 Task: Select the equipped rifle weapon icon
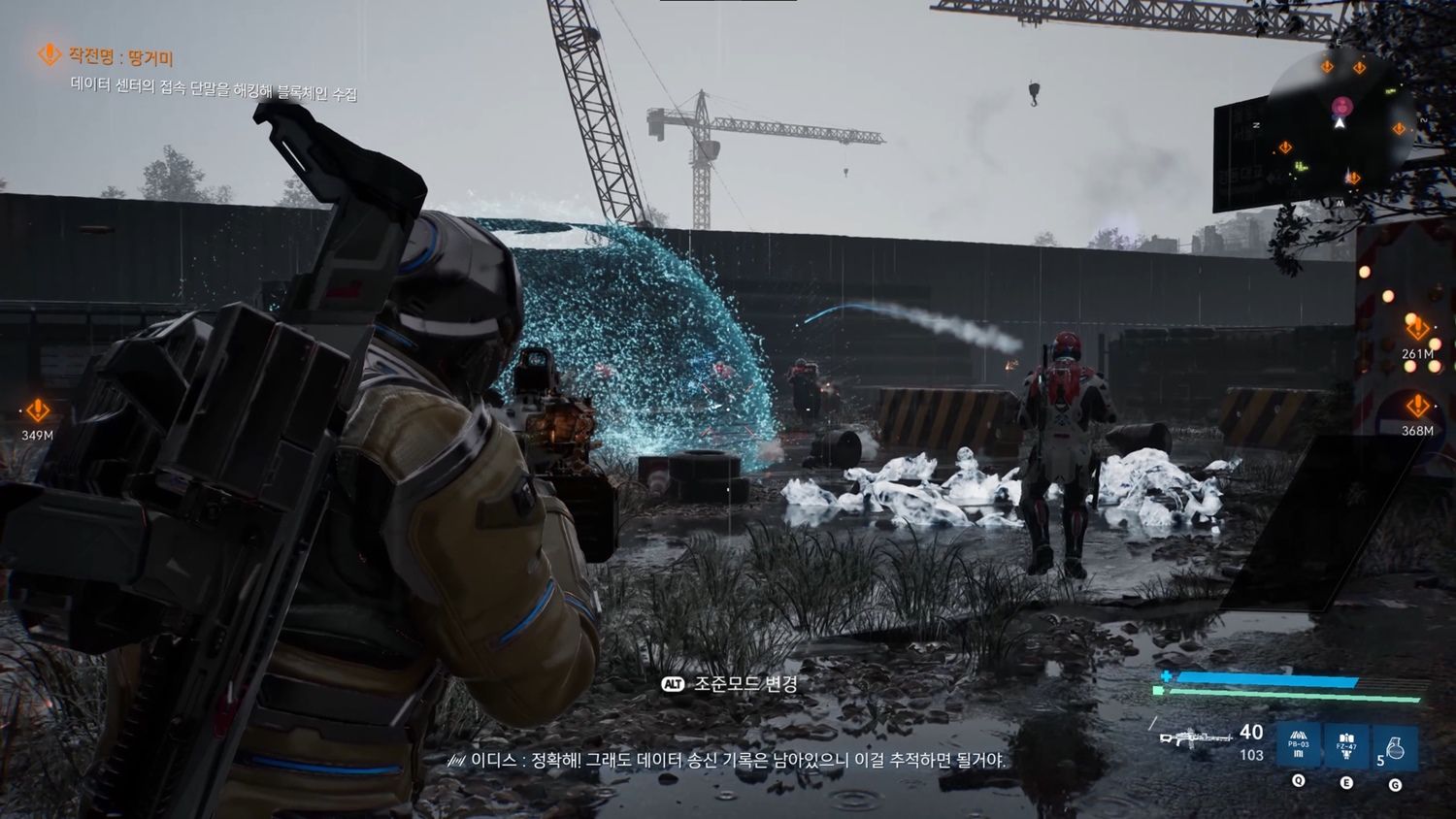coord(1196,738)
